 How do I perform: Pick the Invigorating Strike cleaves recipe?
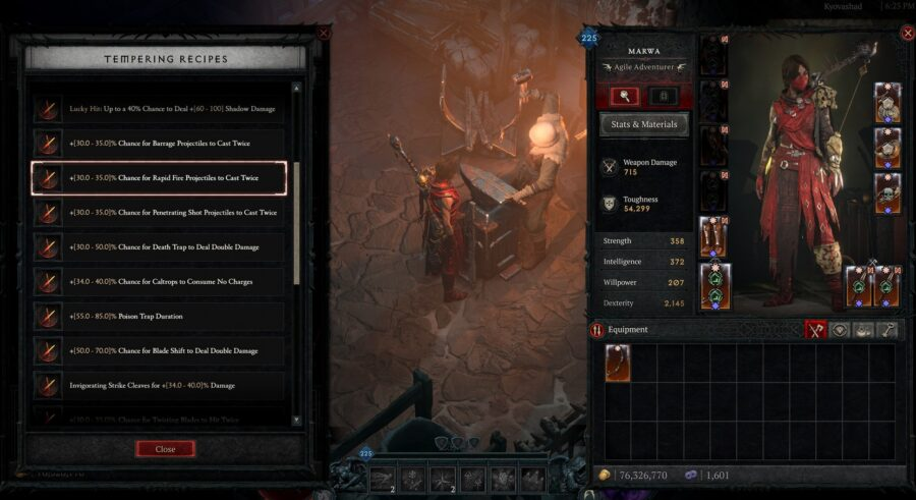pos(158,385)
